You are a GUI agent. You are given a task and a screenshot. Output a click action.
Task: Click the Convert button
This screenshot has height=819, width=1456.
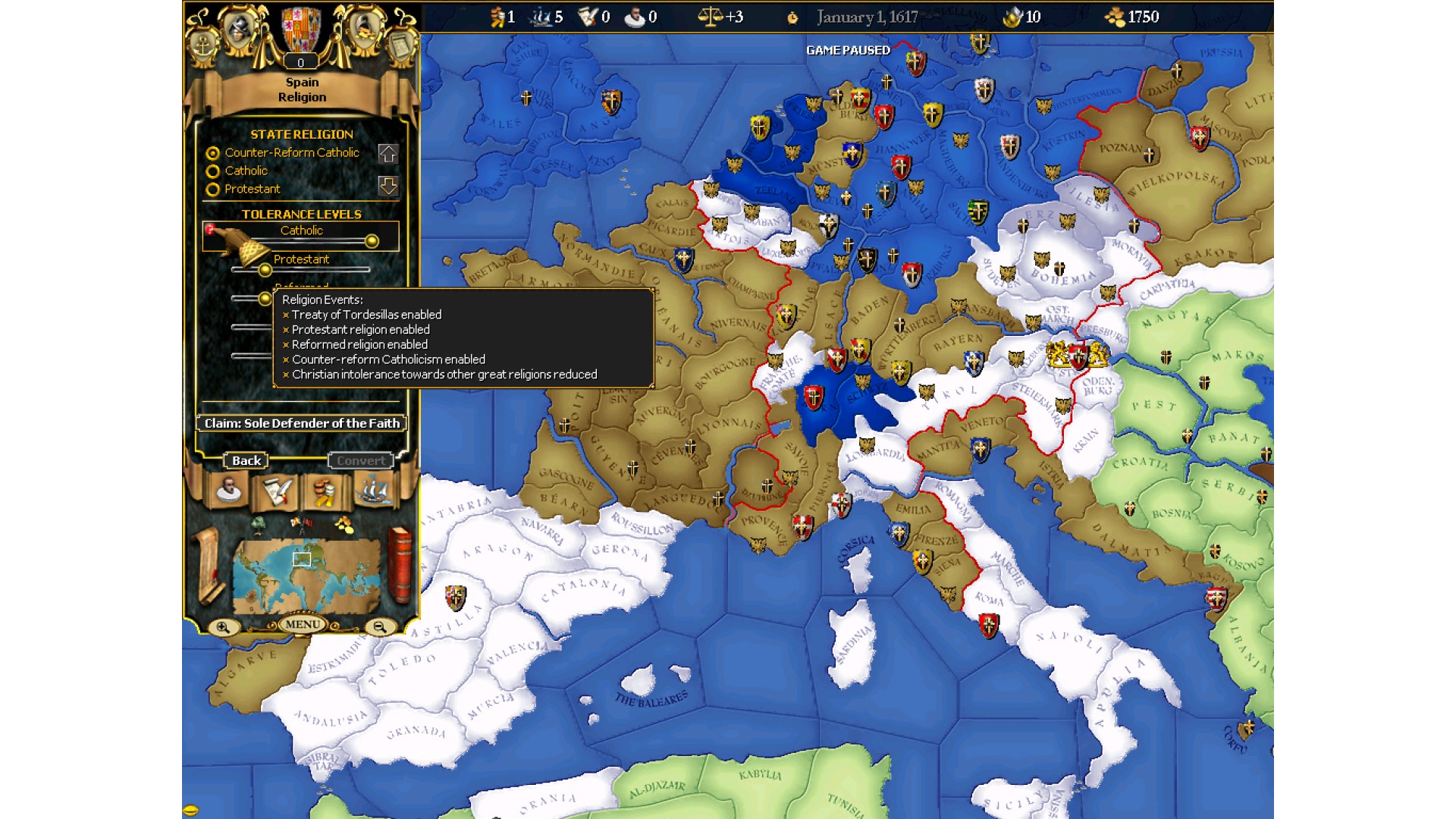tap(361, 460)
